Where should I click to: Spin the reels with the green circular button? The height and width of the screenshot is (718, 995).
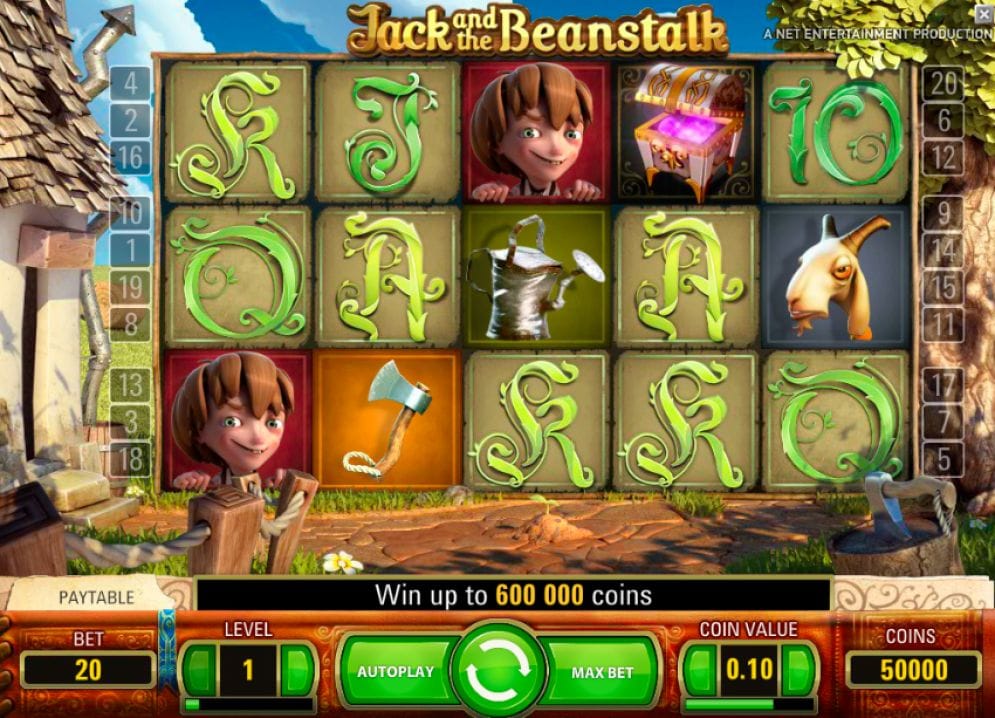497,671
